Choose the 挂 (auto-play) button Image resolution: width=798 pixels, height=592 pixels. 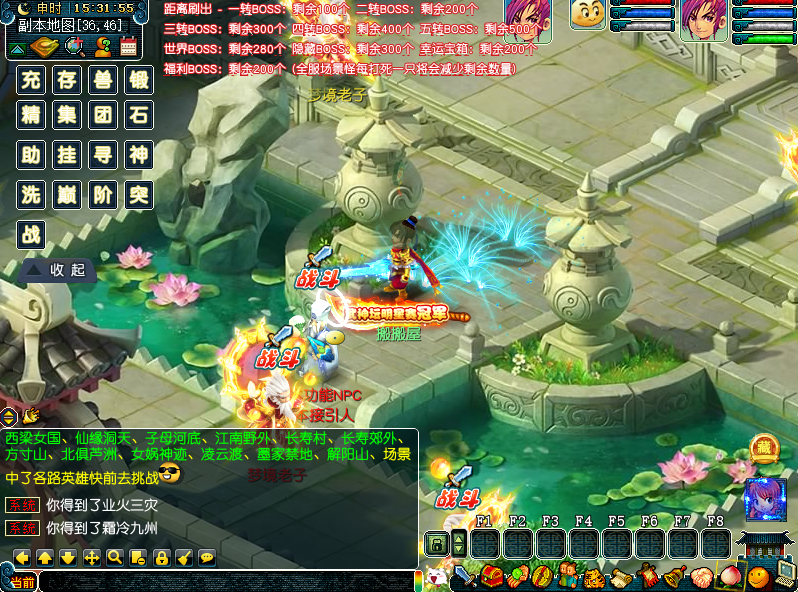pos(67,156)
